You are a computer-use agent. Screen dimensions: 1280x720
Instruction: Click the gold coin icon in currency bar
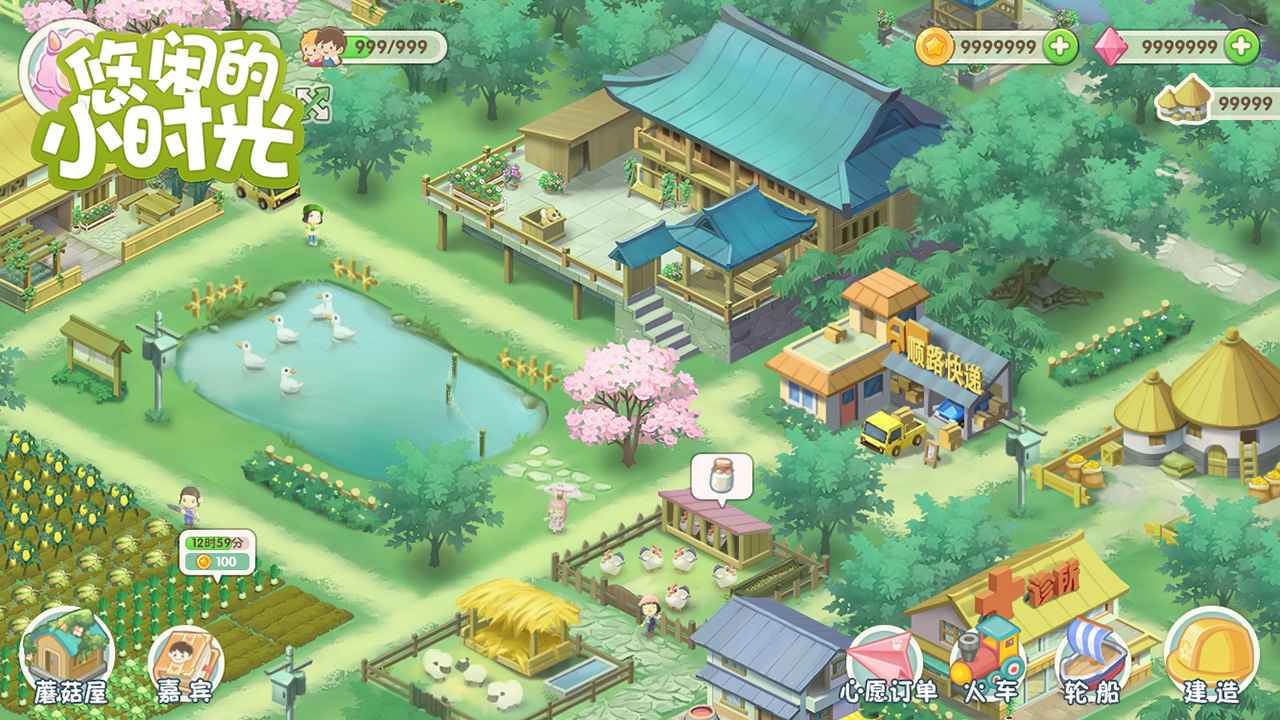pos(934,44)
